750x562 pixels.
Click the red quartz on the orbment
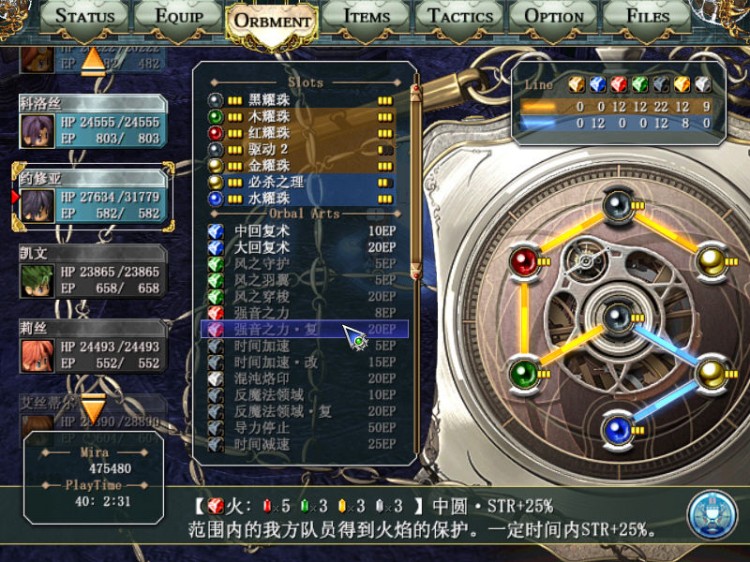click(x=523, y=262)
